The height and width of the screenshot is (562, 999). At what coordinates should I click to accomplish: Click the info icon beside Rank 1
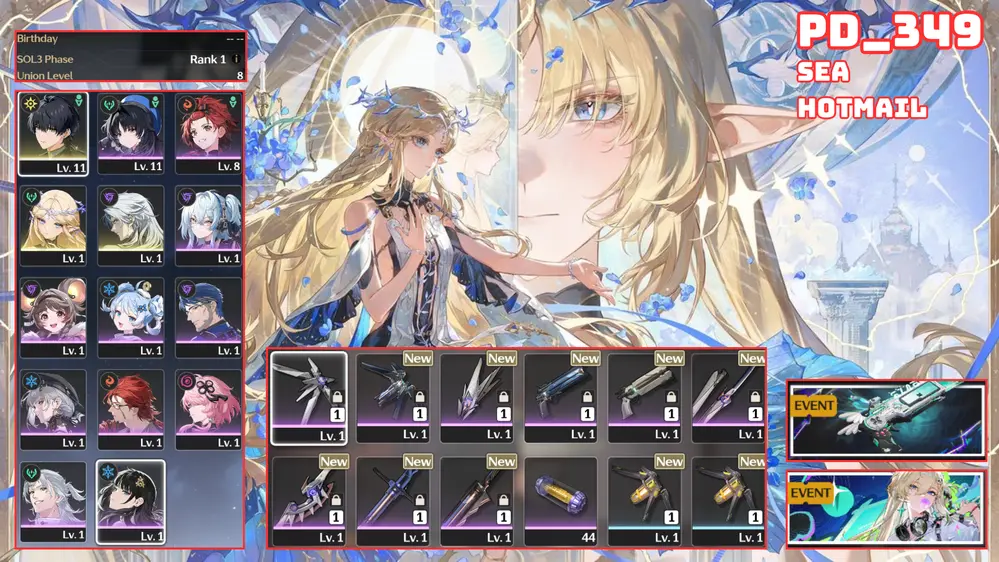tap(236, 59)
